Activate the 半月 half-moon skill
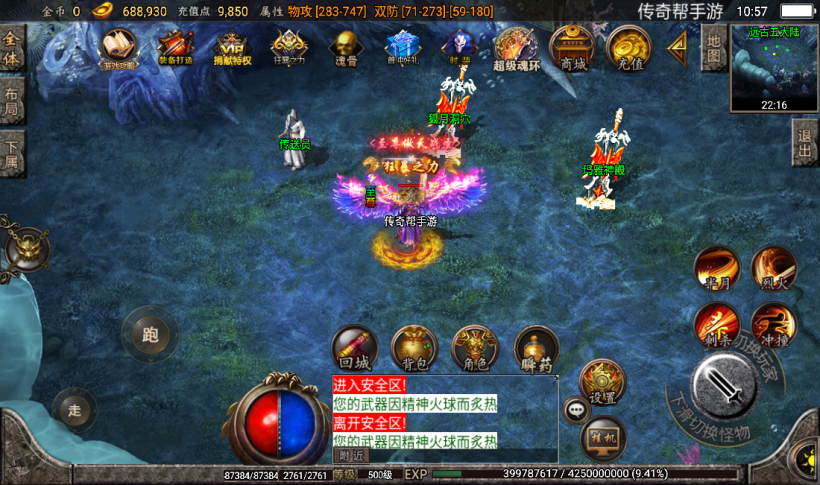820x485 pixels. pyautogui.click(x=716, y=268)
